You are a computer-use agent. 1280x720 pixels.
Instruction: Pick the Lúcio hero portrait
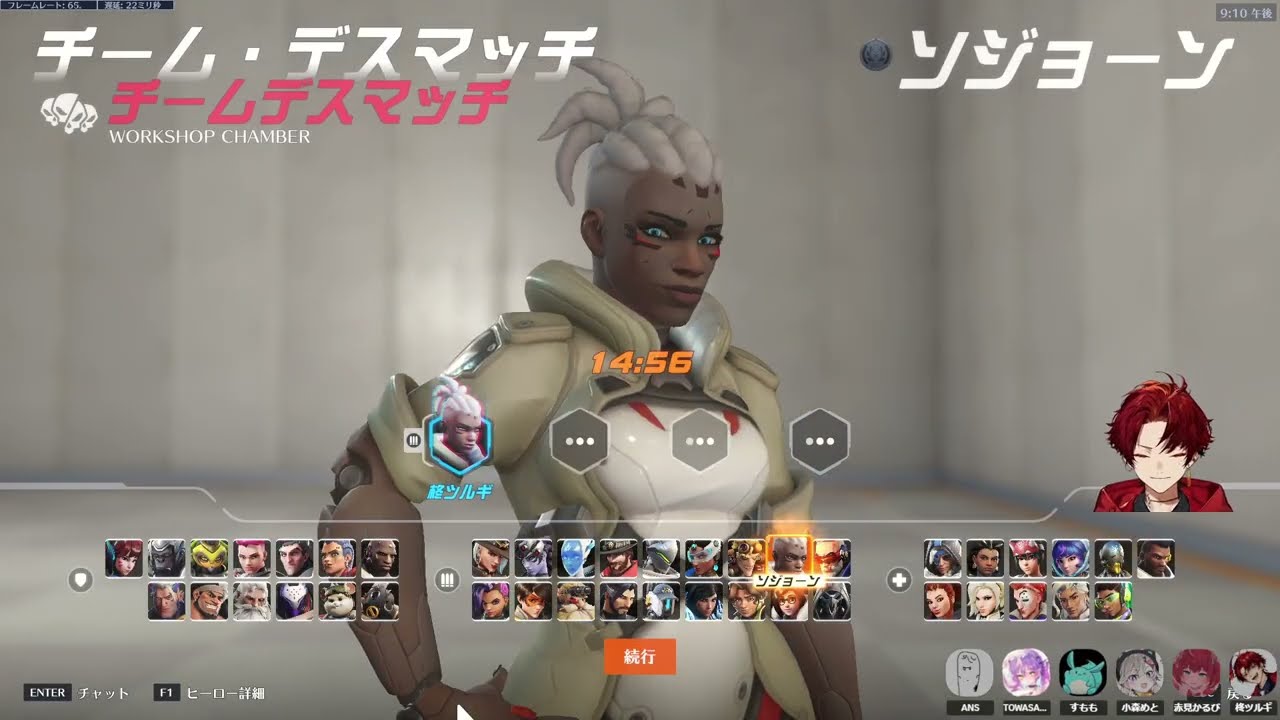[x=1113, y=602]
